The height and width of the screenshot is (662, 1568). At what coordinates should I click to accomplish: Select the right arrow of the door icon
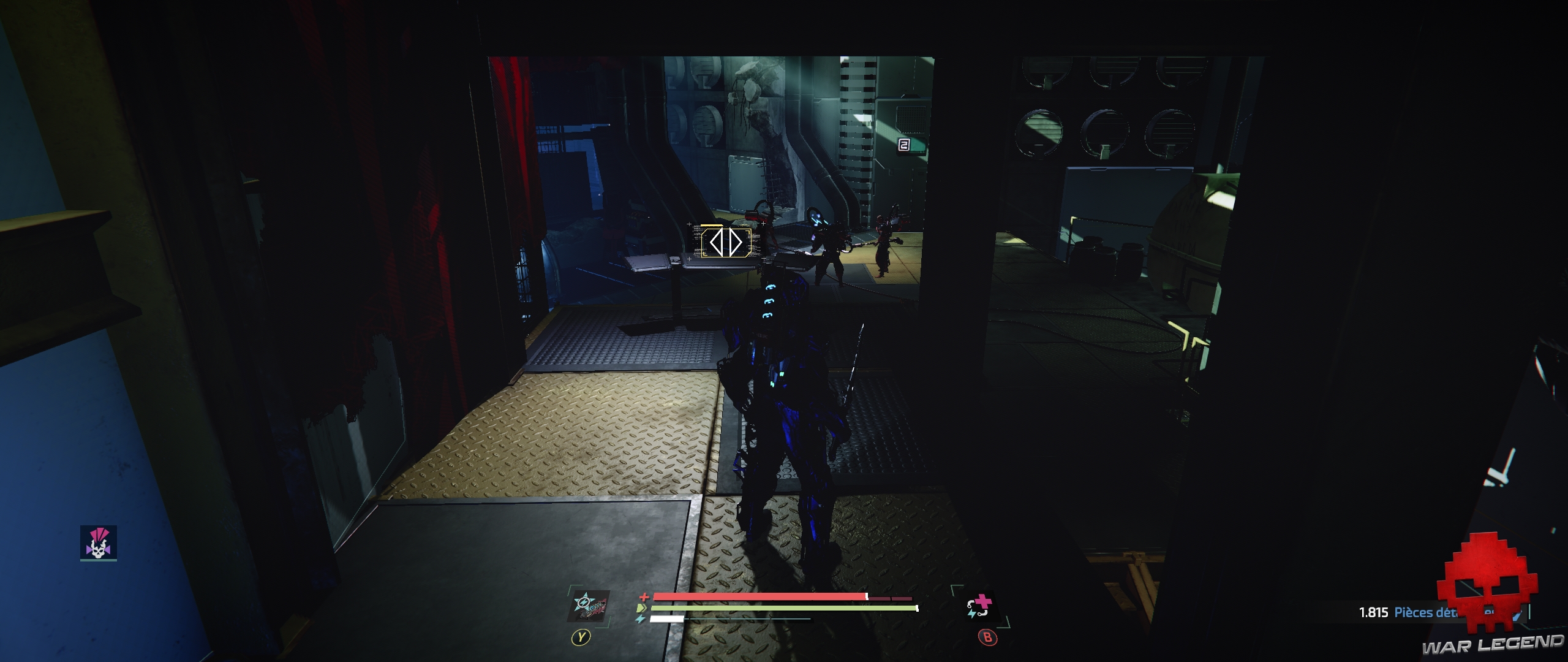pos(736,242)
